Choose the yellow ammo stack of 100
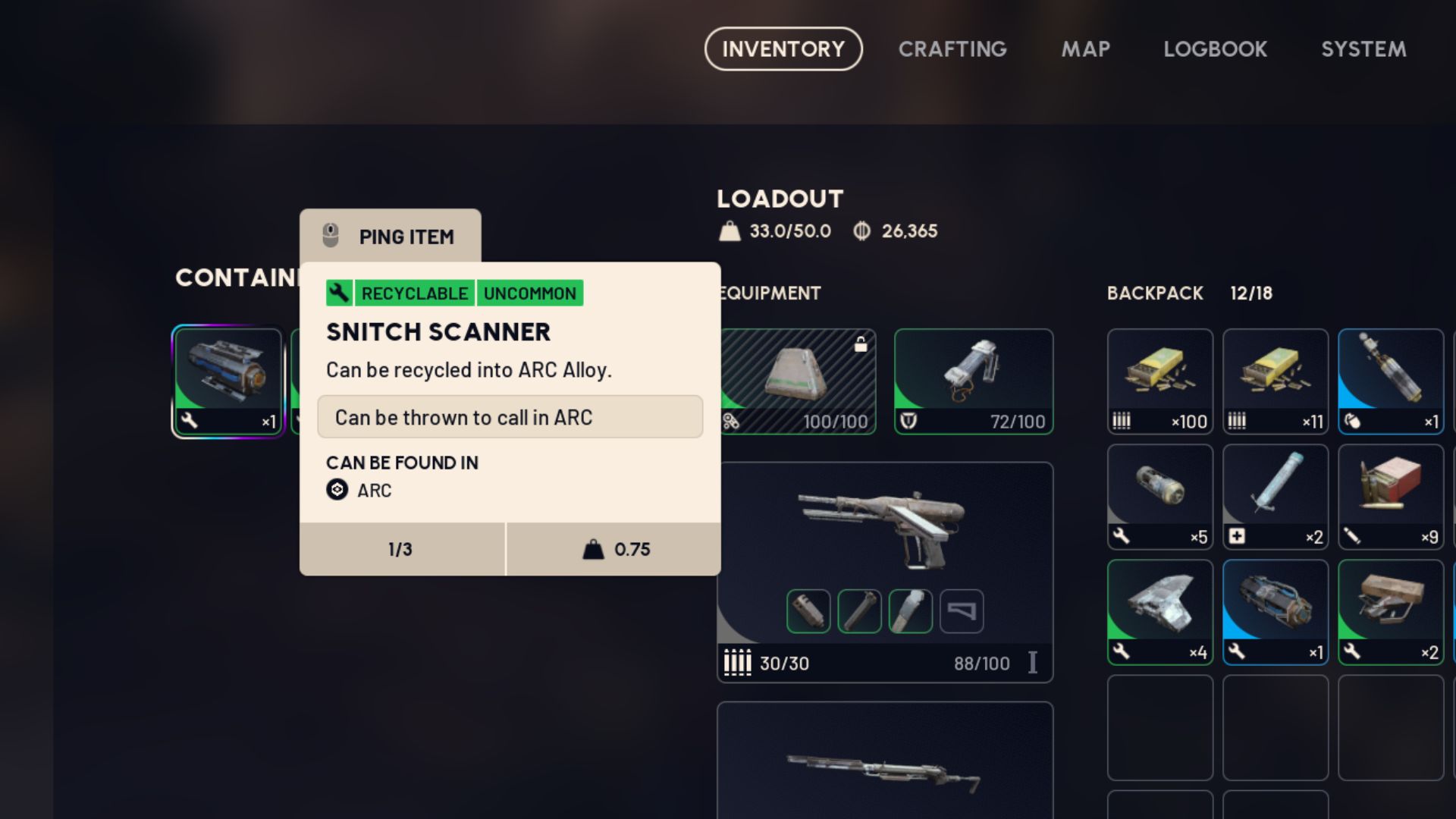1456x819 pixels. (x=1159, y=381)
